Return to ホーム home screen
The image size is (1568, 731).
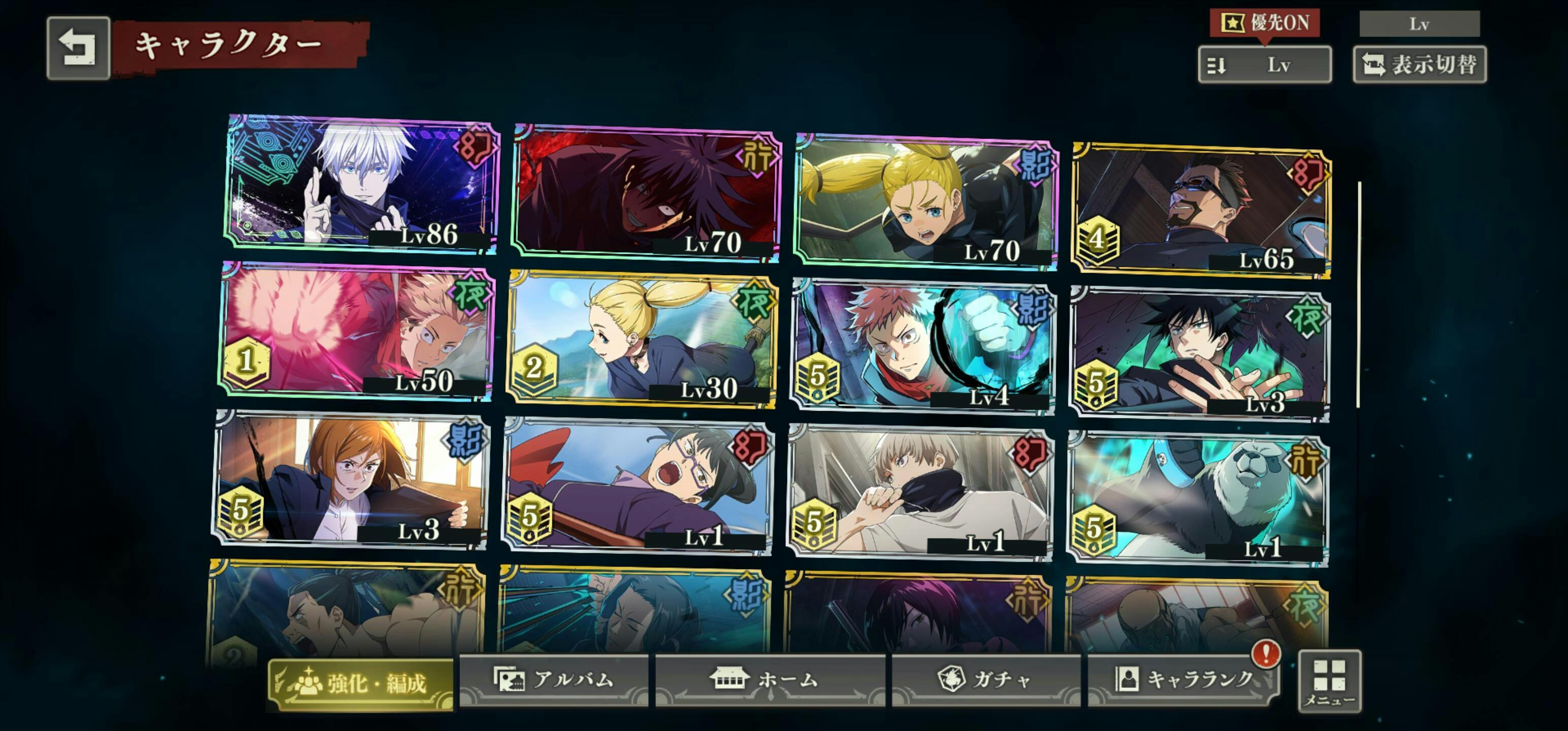pyautogui.click(x=769, y=680)
